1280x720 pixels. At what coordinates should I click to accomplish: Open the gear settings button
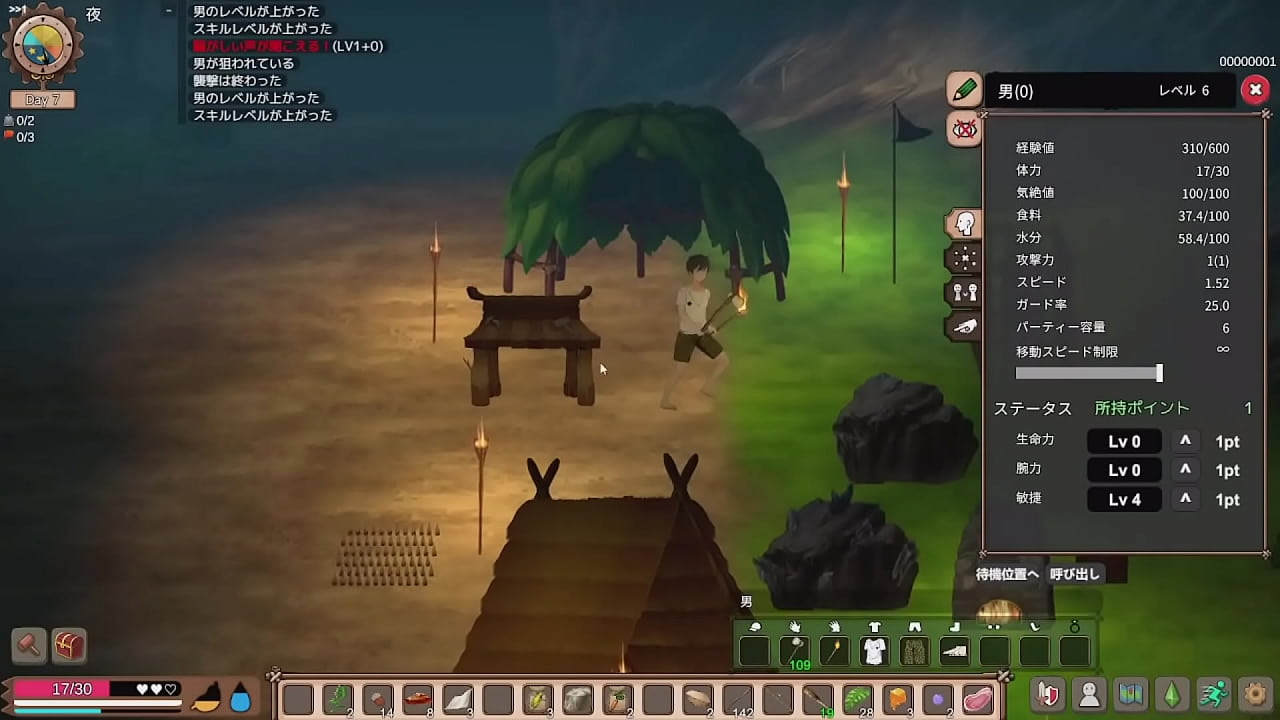[x=1255, y=694]
